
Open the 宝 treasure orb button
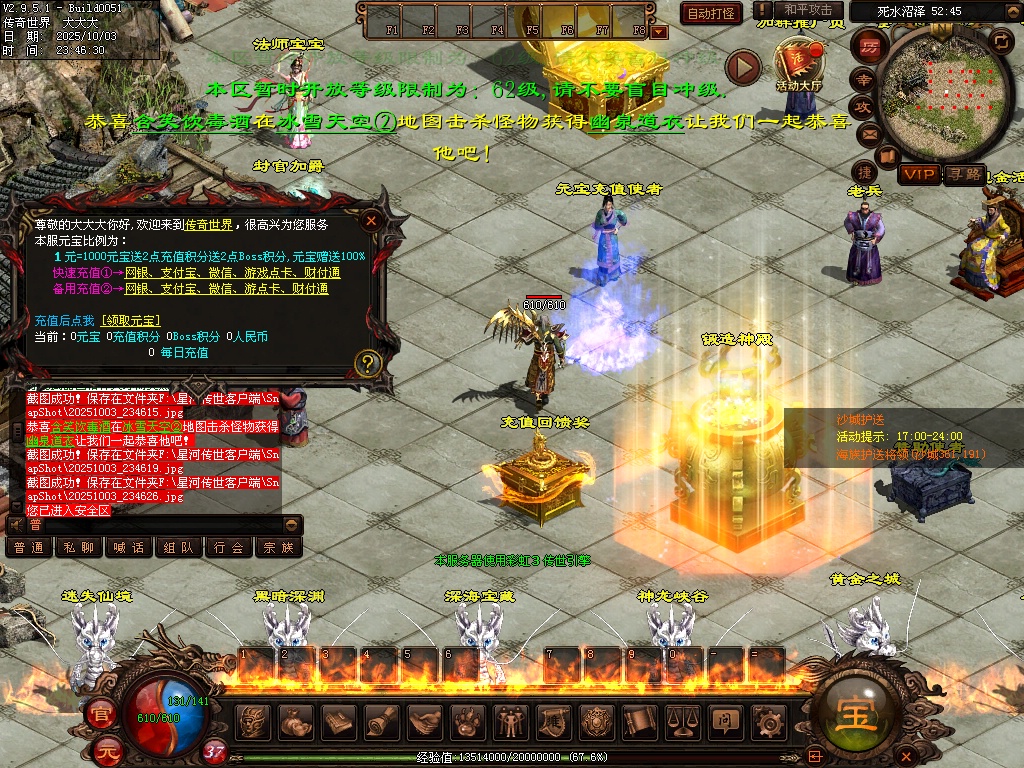point(852,710)
